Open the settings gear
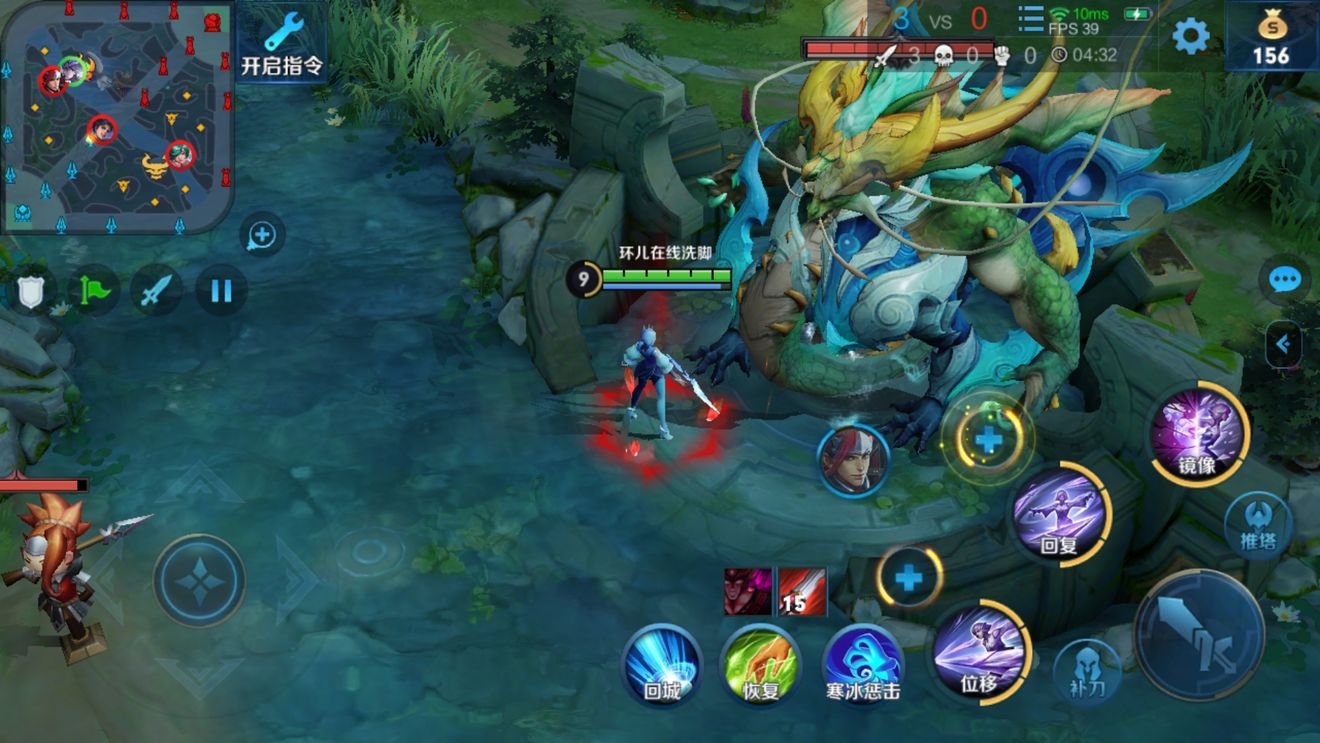 (x=1190, y=37)
